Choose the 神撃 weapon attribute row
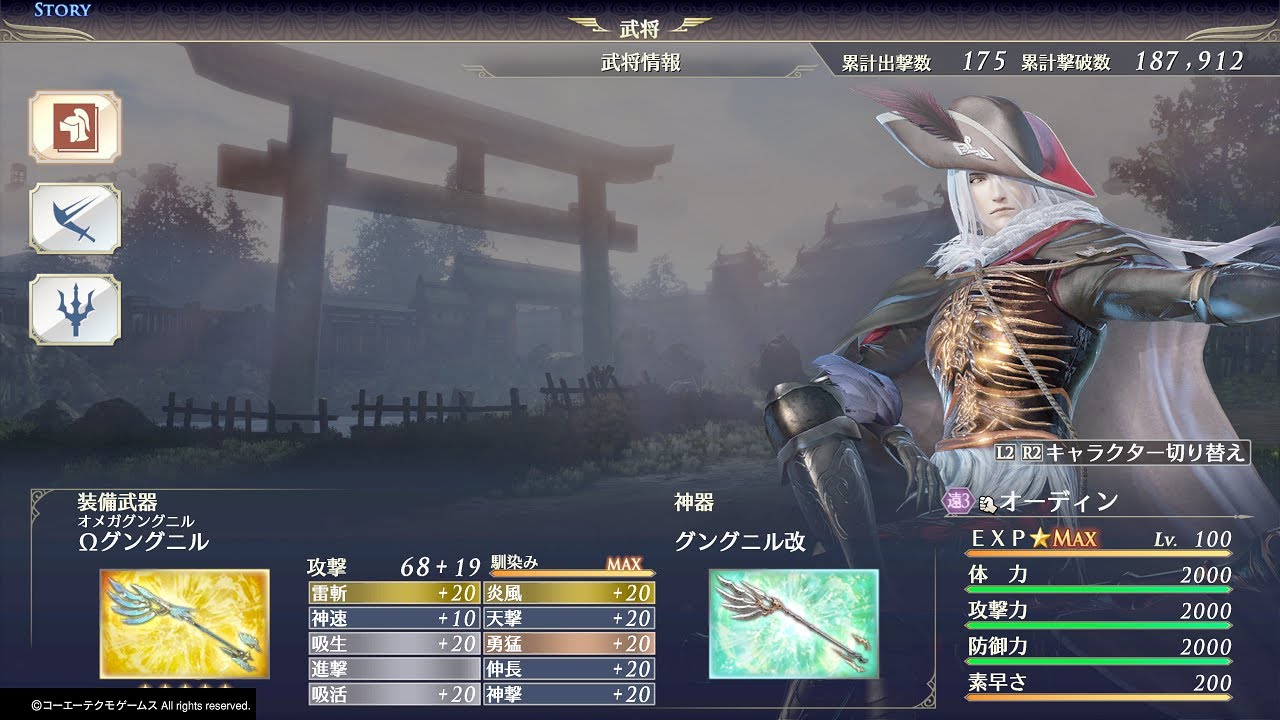 tap(569, 694)
